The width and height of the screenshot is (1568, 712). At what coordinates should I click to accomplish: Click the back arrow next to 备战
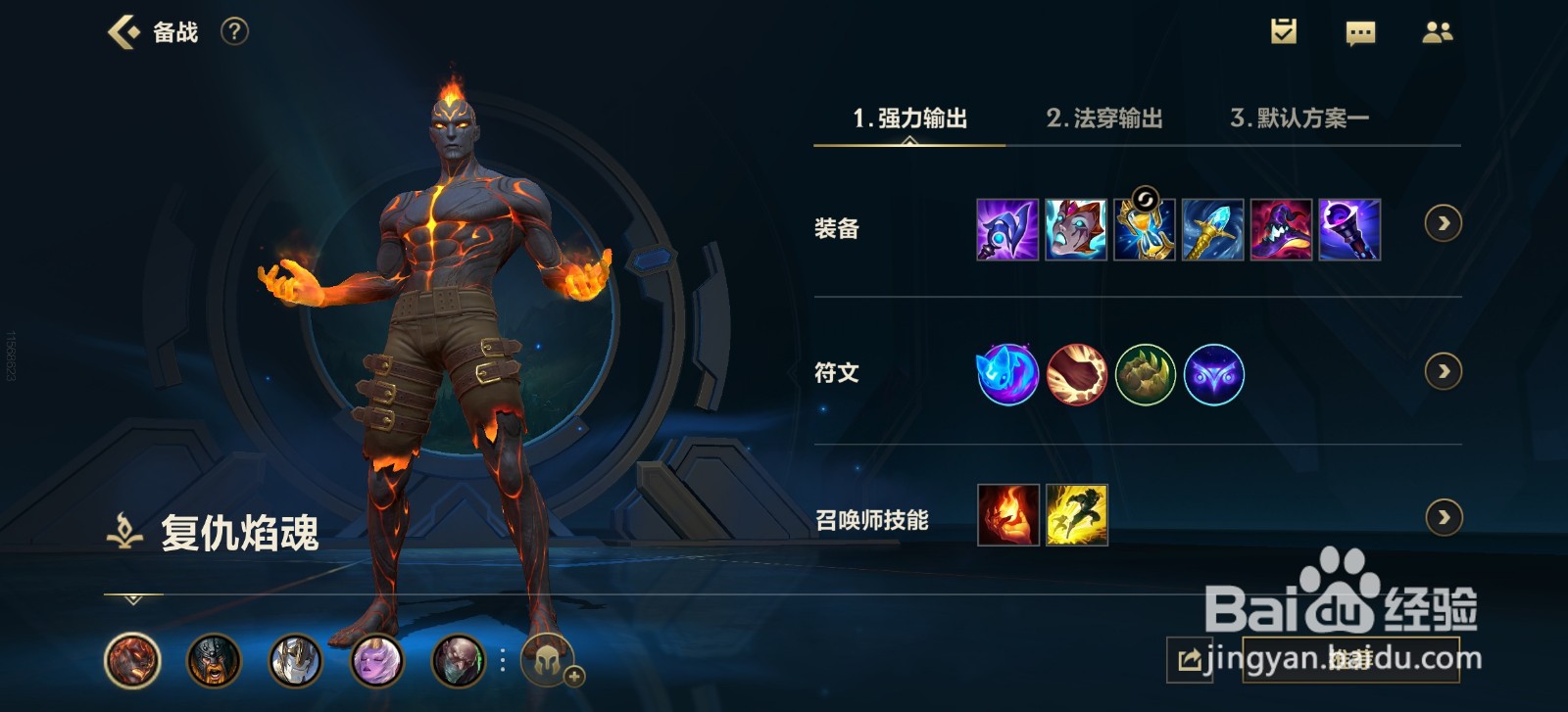121,30
